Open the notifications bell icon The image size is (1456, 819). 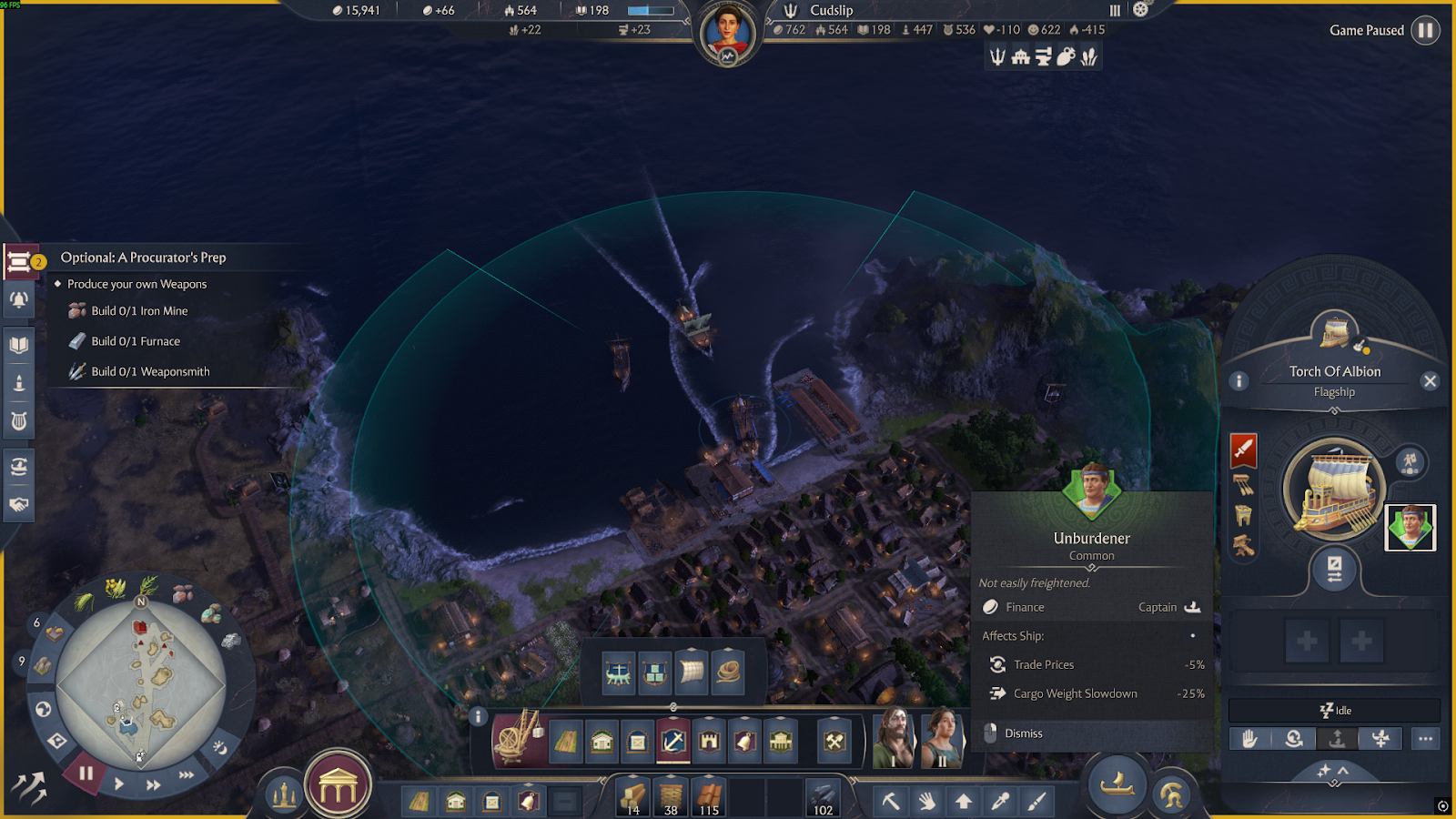point(19,300)
